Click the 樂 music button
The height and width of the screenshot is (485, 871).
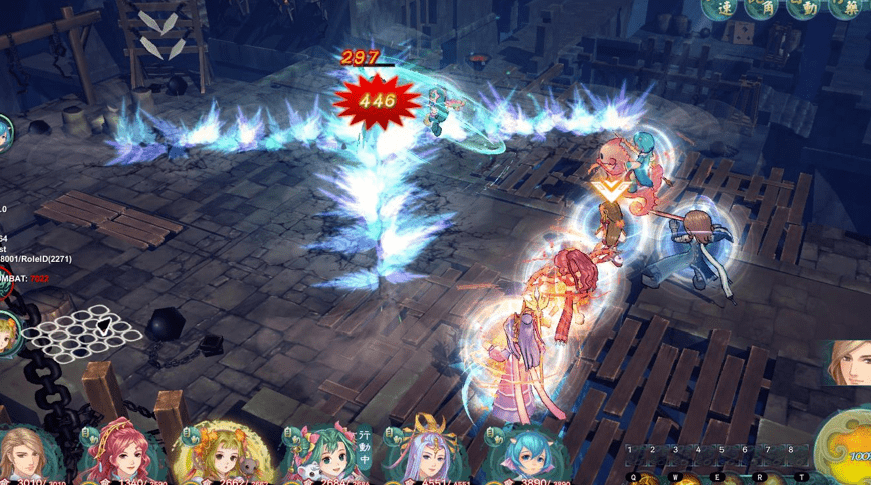click(x=848, y=7)
